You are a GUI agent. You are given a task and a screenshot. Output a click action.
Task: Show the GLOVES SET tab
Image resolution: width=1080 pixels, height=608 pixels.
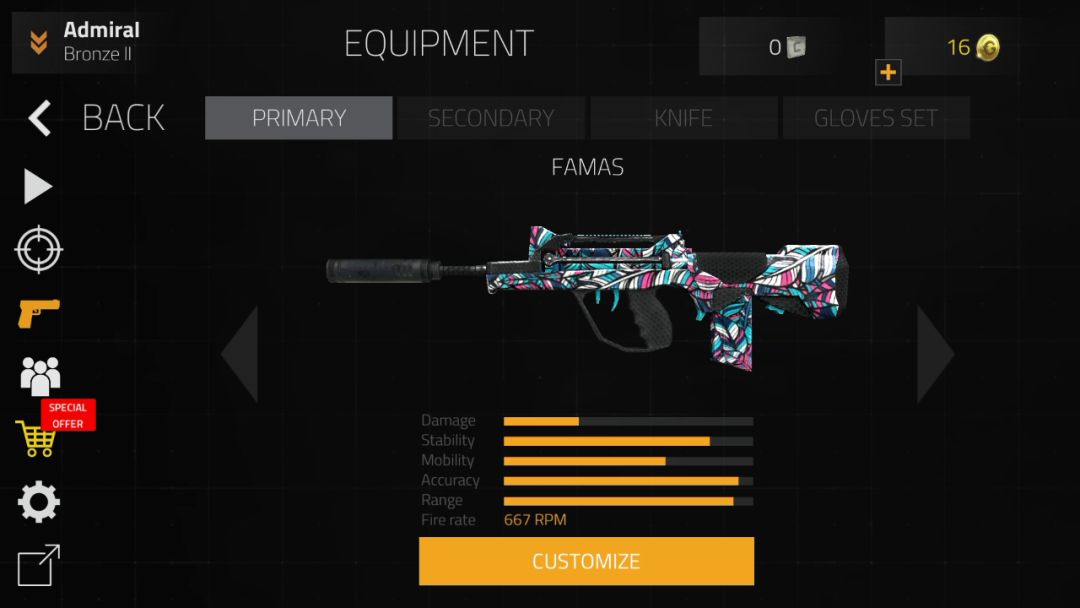coord(876,118)
